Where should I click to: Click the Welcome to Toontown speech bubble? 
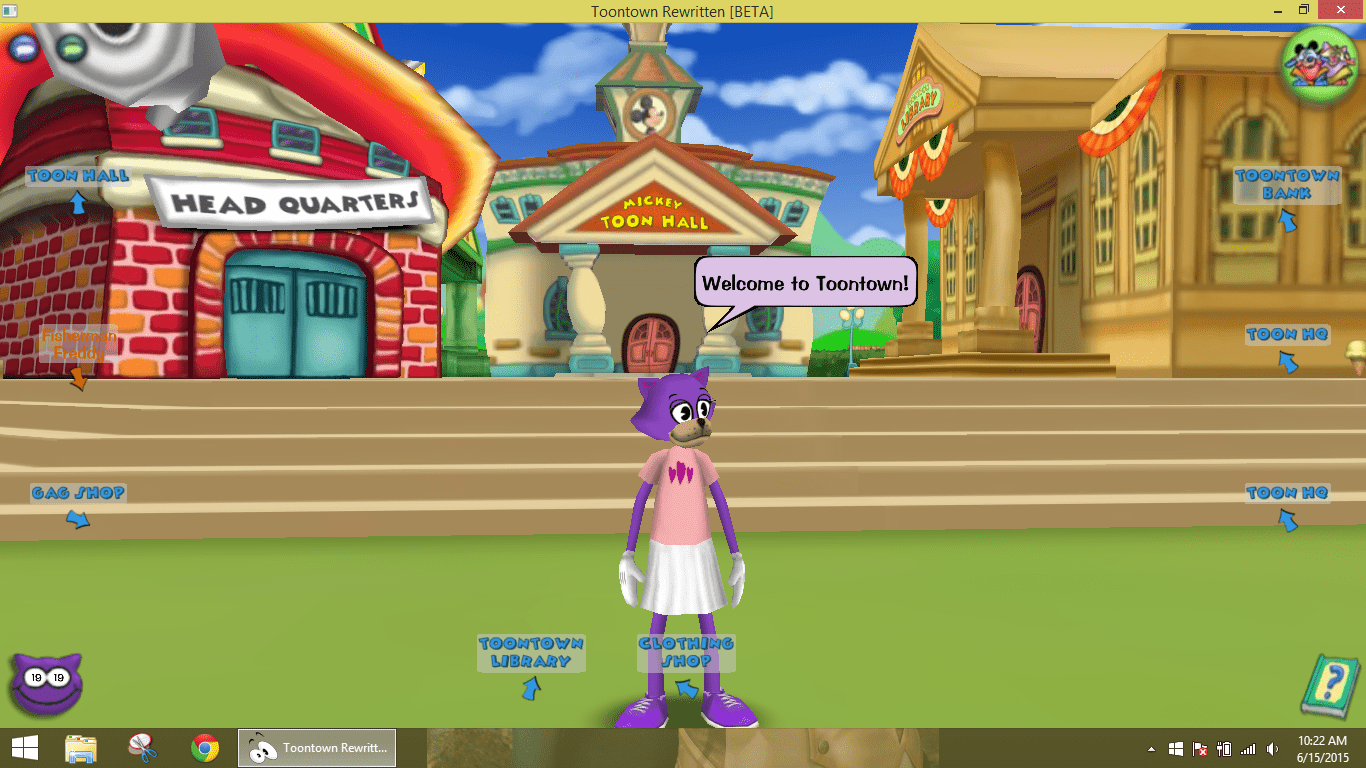(805, 283)
